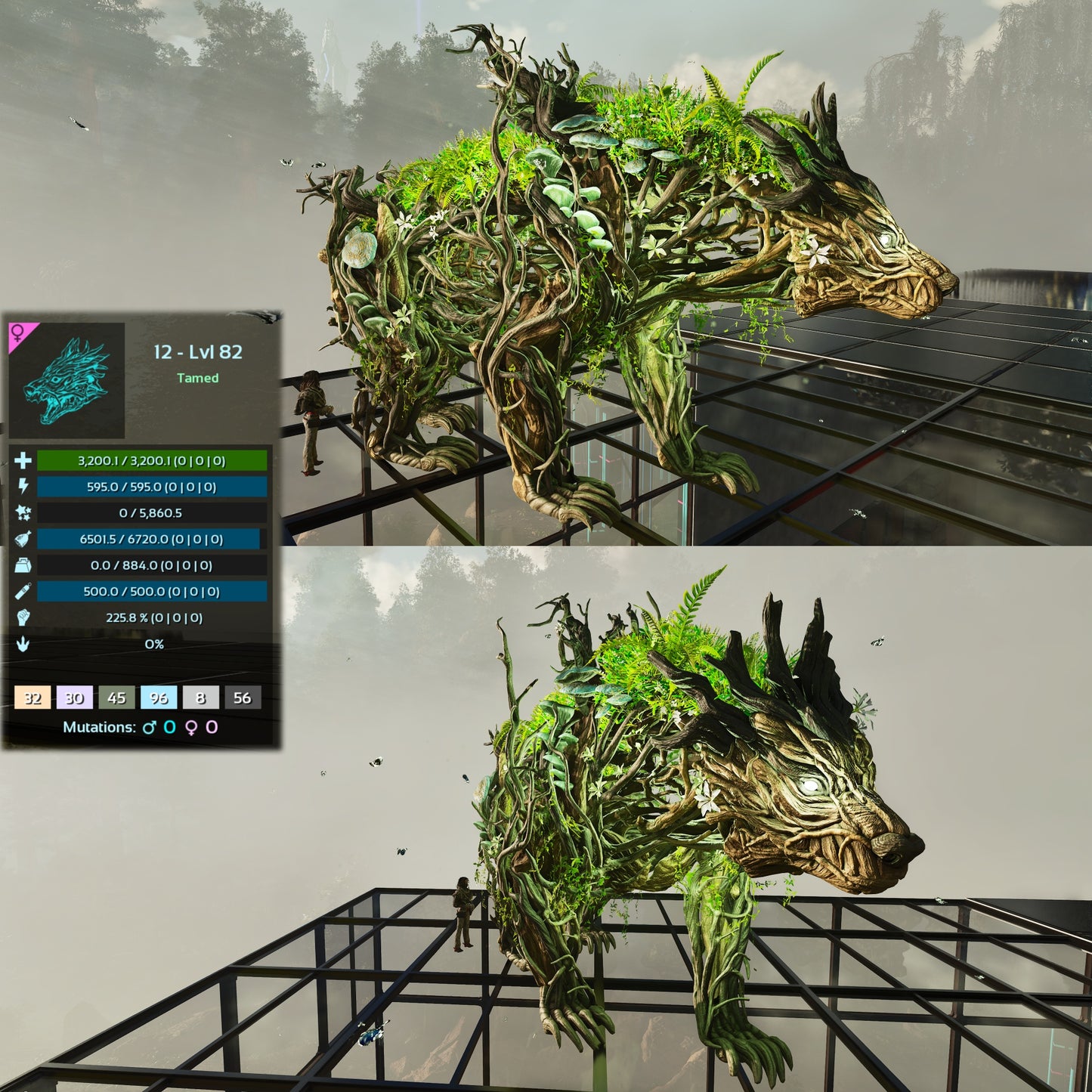Image resolution: width=1092 pixels, height=1092 pixels.
Task: Select the dark swatch numbered 56
Action: click(x=243, y=698)
